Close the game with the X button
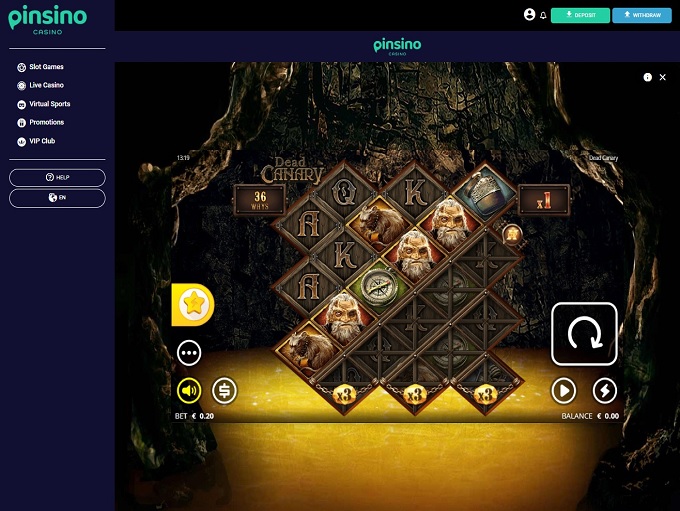This screenshot has height=511, width=680. [x=662, y=77]
